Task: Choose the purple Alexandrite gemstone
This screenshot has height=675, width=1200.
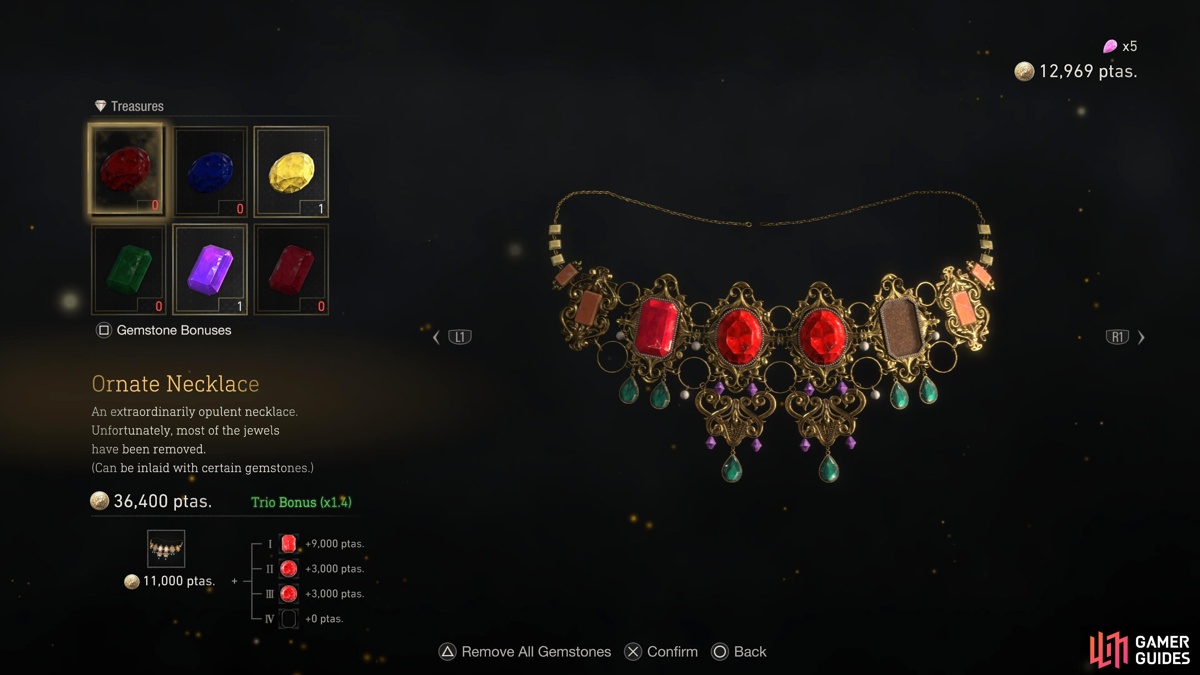Action: click(210, 269)
